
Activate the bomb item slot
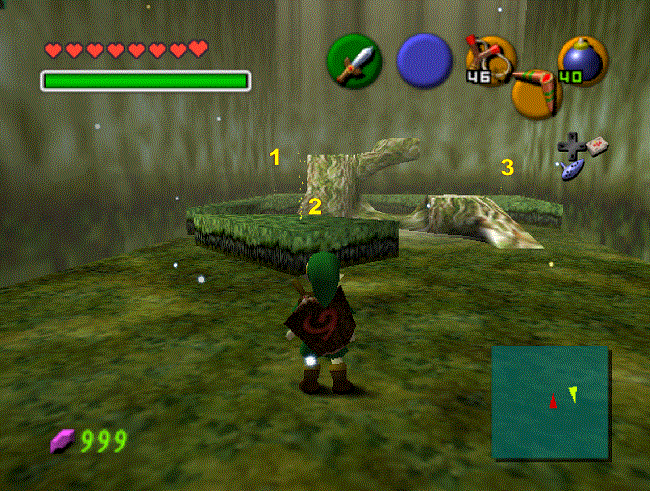[x=581, y=60]
